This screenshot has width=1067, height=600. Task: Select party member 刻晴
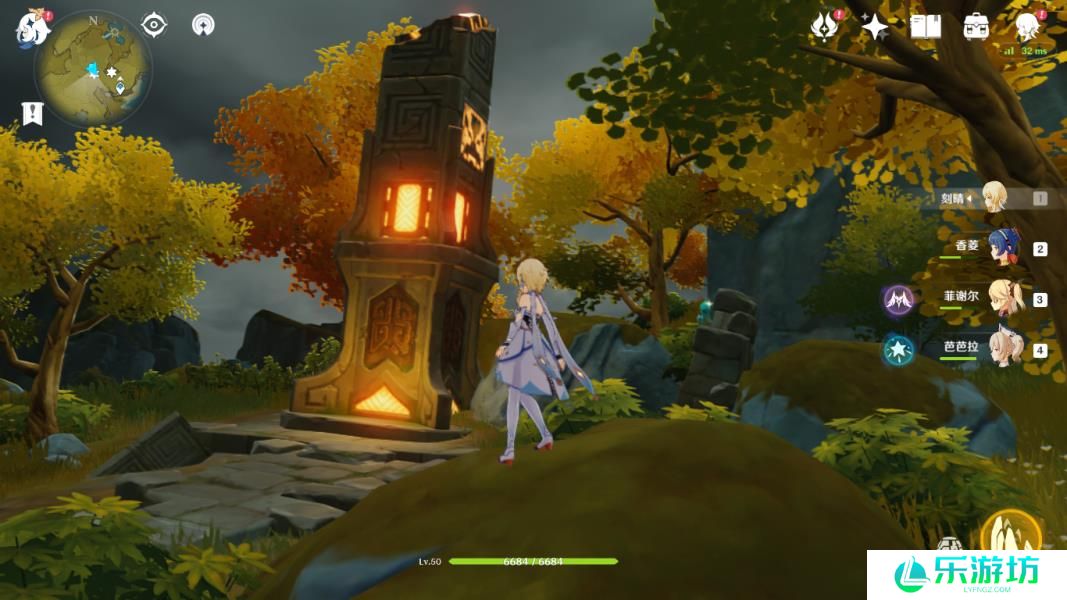[994, 197]
